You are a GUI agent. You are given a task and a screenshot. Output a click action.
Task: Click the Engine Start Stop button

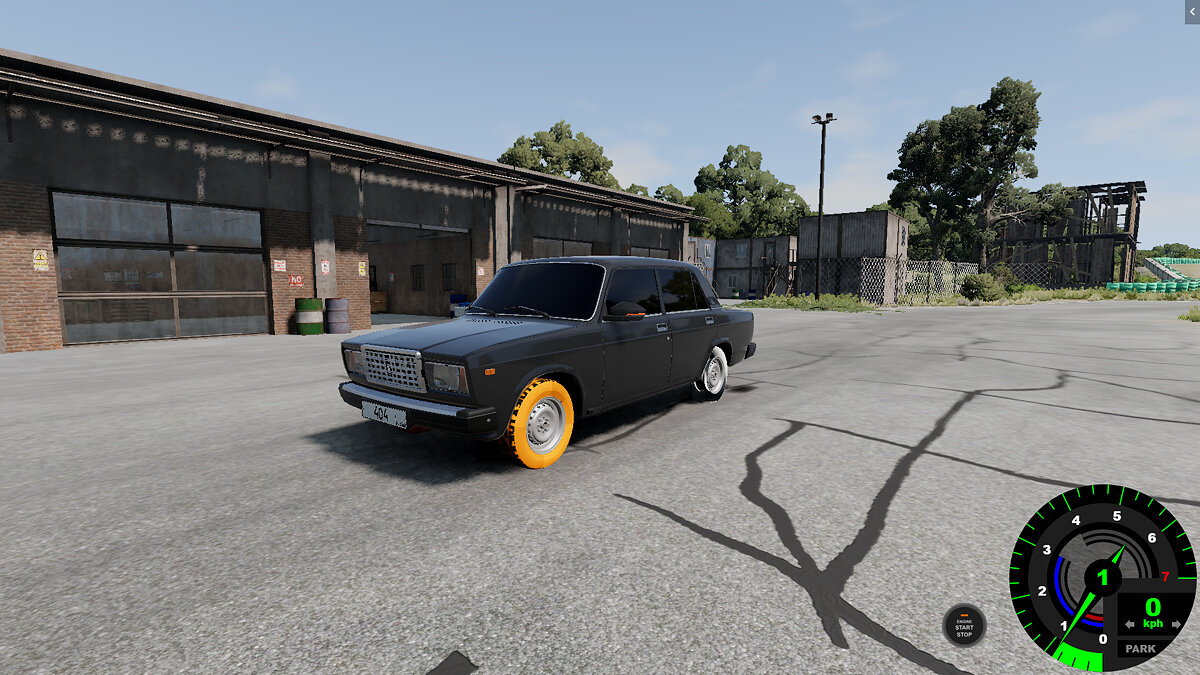(x=964, y=626)
